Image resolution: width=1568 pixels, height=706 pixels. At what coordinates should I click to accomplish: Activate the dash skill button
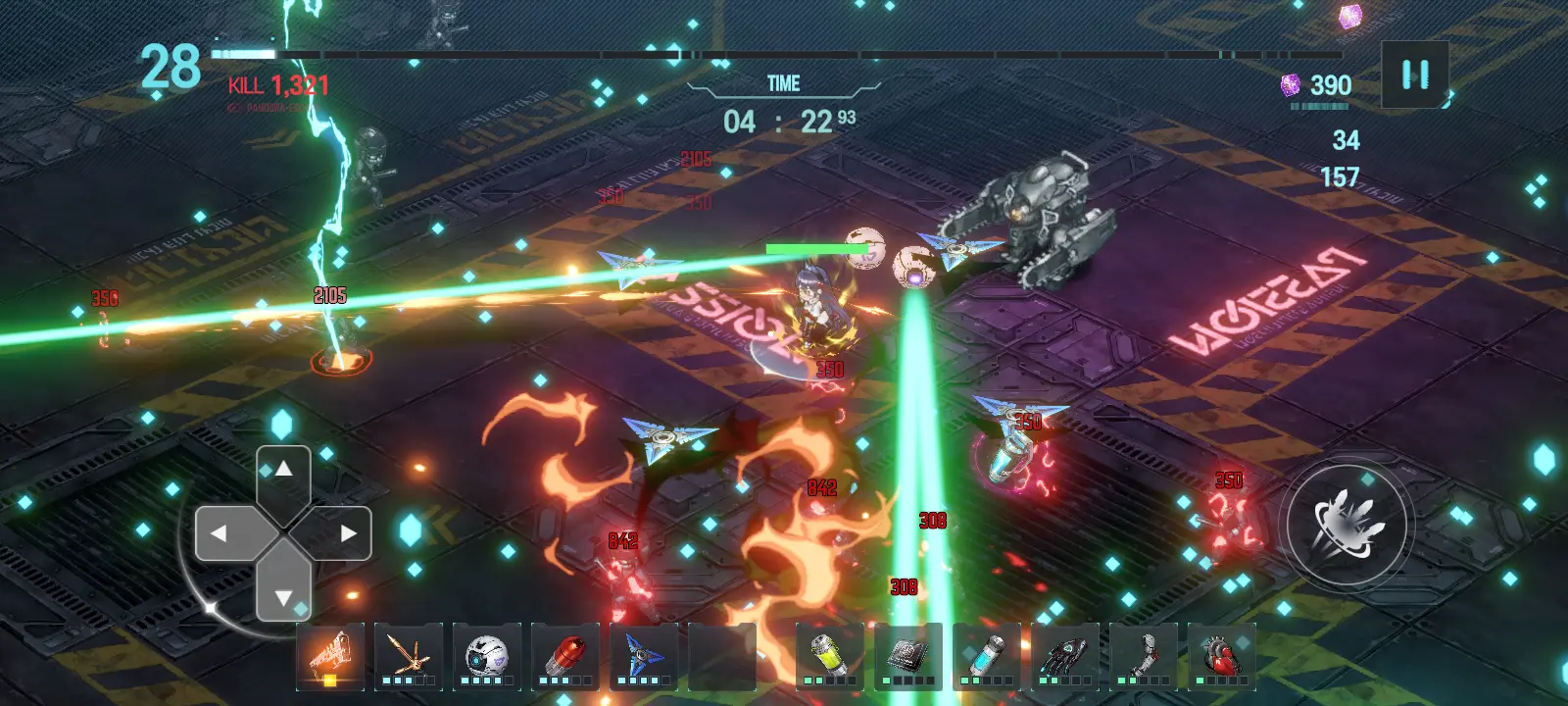tap(1347, 522)
